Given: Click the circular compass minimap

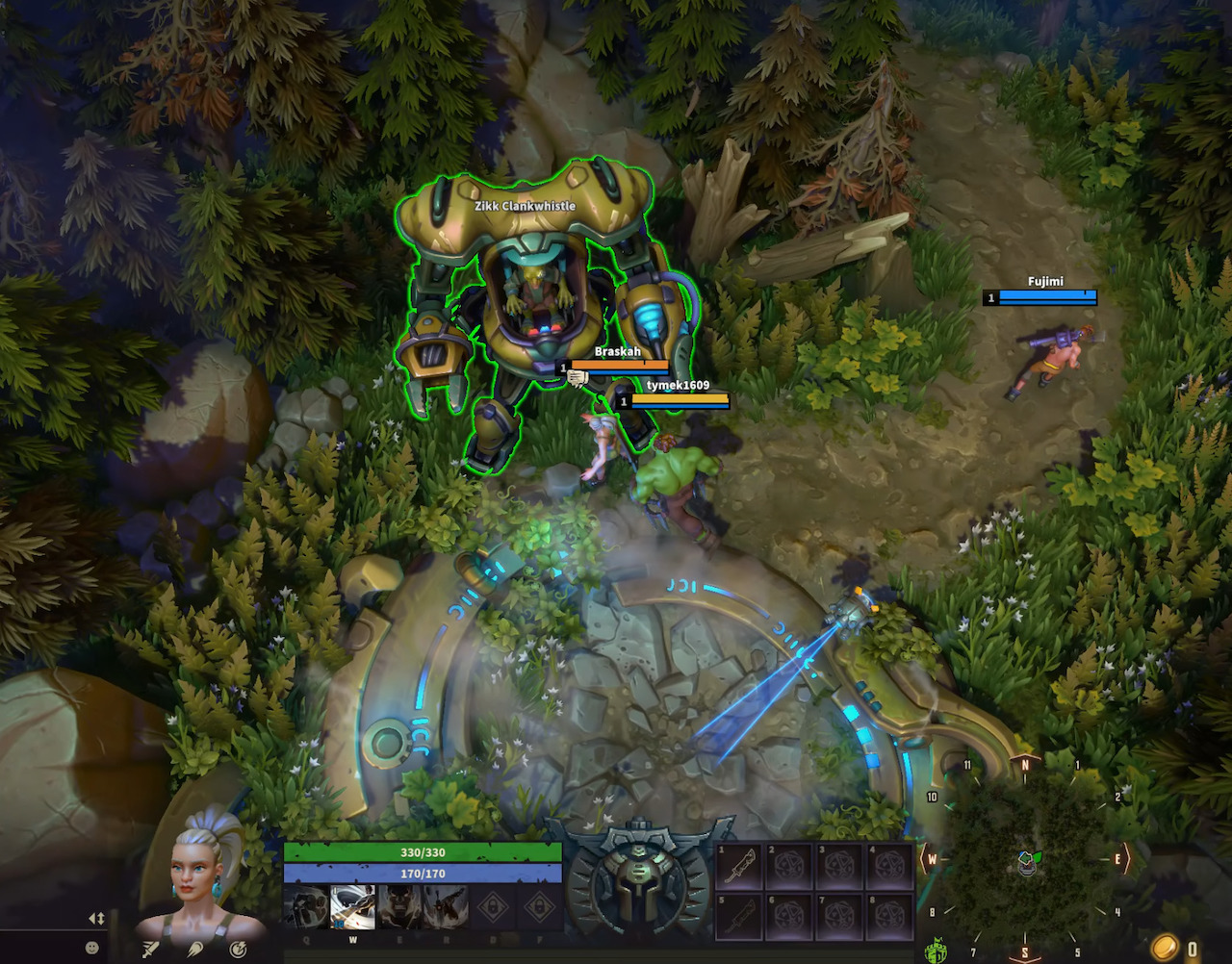Looking at the screenshot, I should (x=1025, y=859).
